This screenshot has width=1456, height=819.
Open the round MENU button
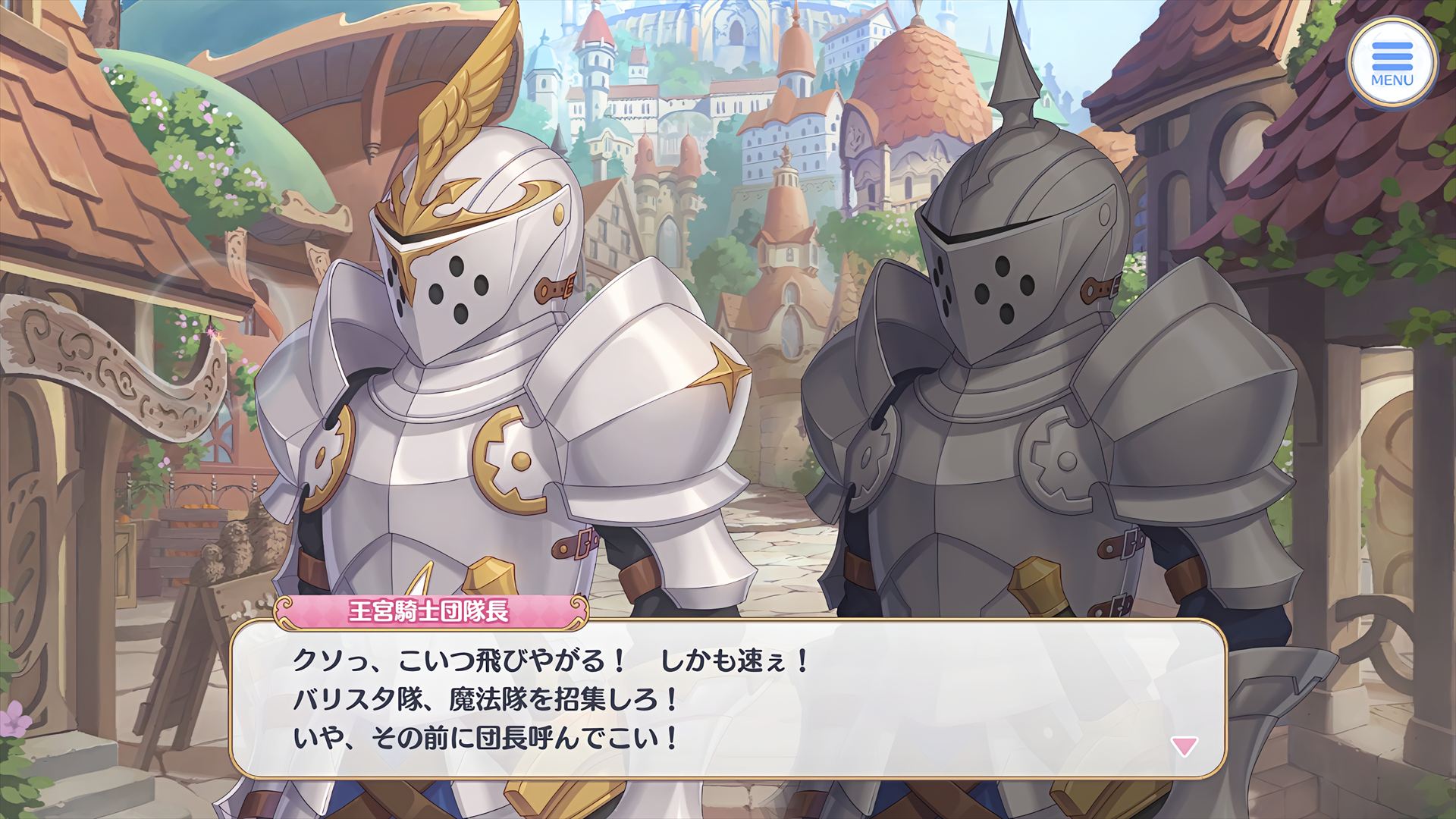(x=1392, y=63)
